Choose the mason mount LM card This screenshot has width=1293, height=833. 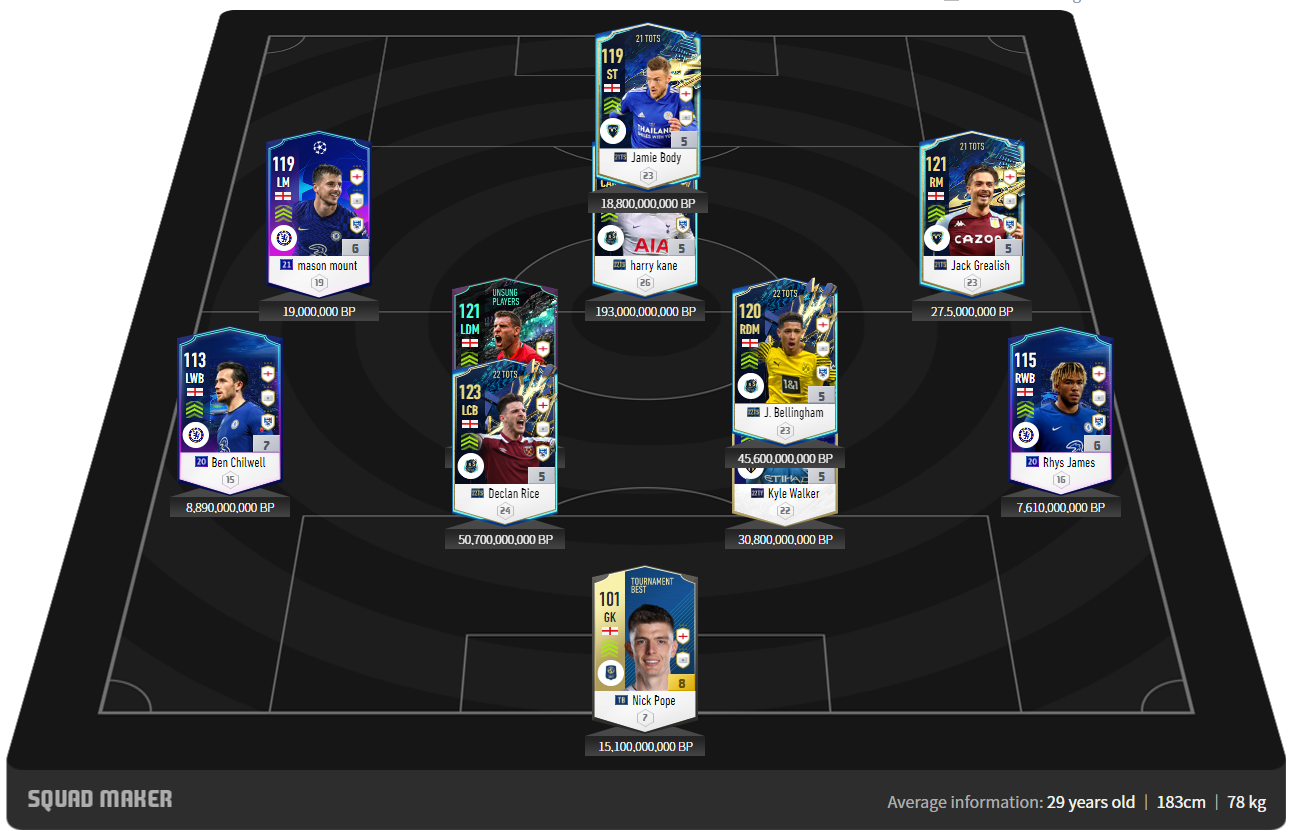pyautogui.click(x=318, y=212)
